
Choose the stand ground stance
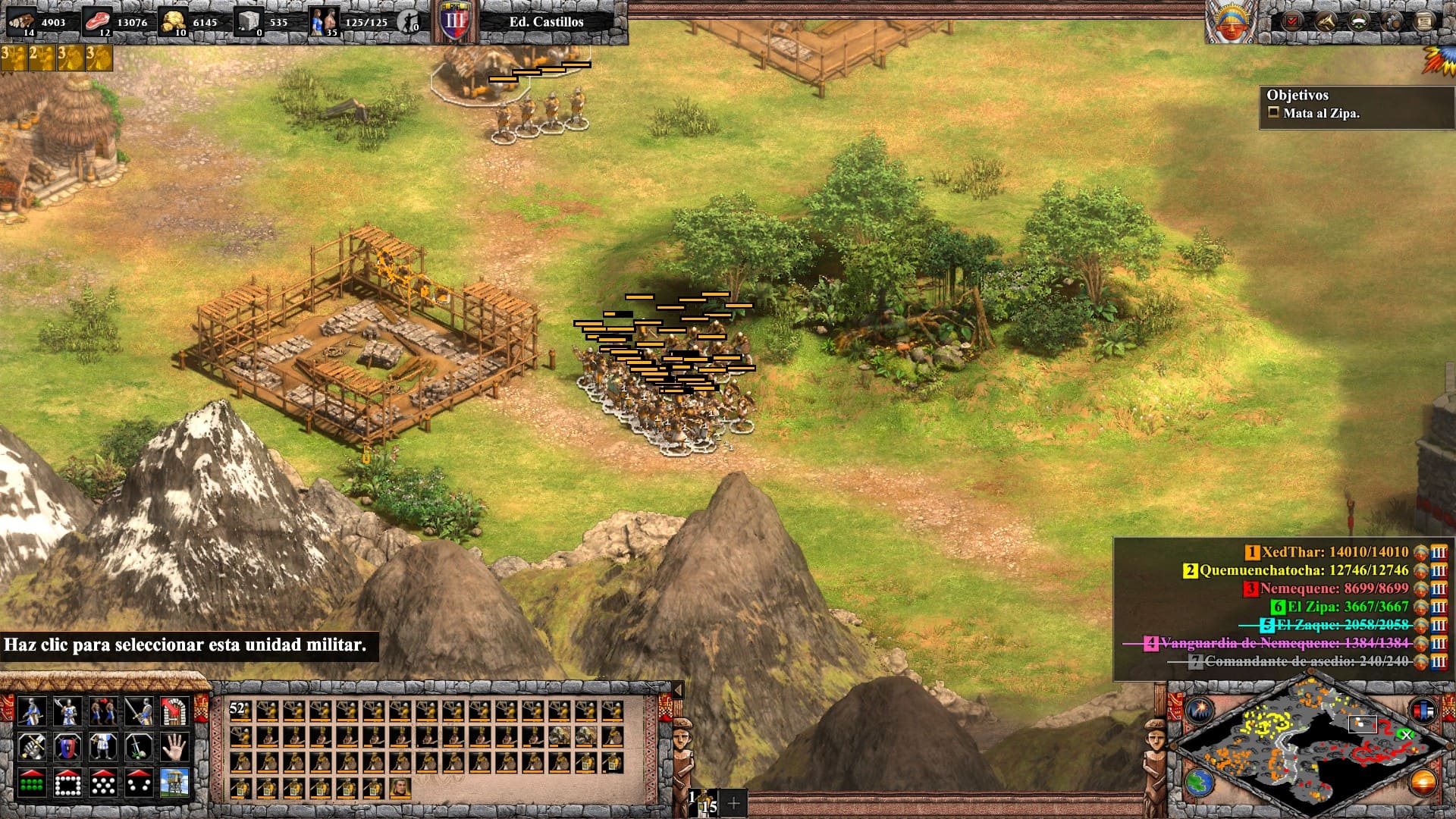coord(103,747)
